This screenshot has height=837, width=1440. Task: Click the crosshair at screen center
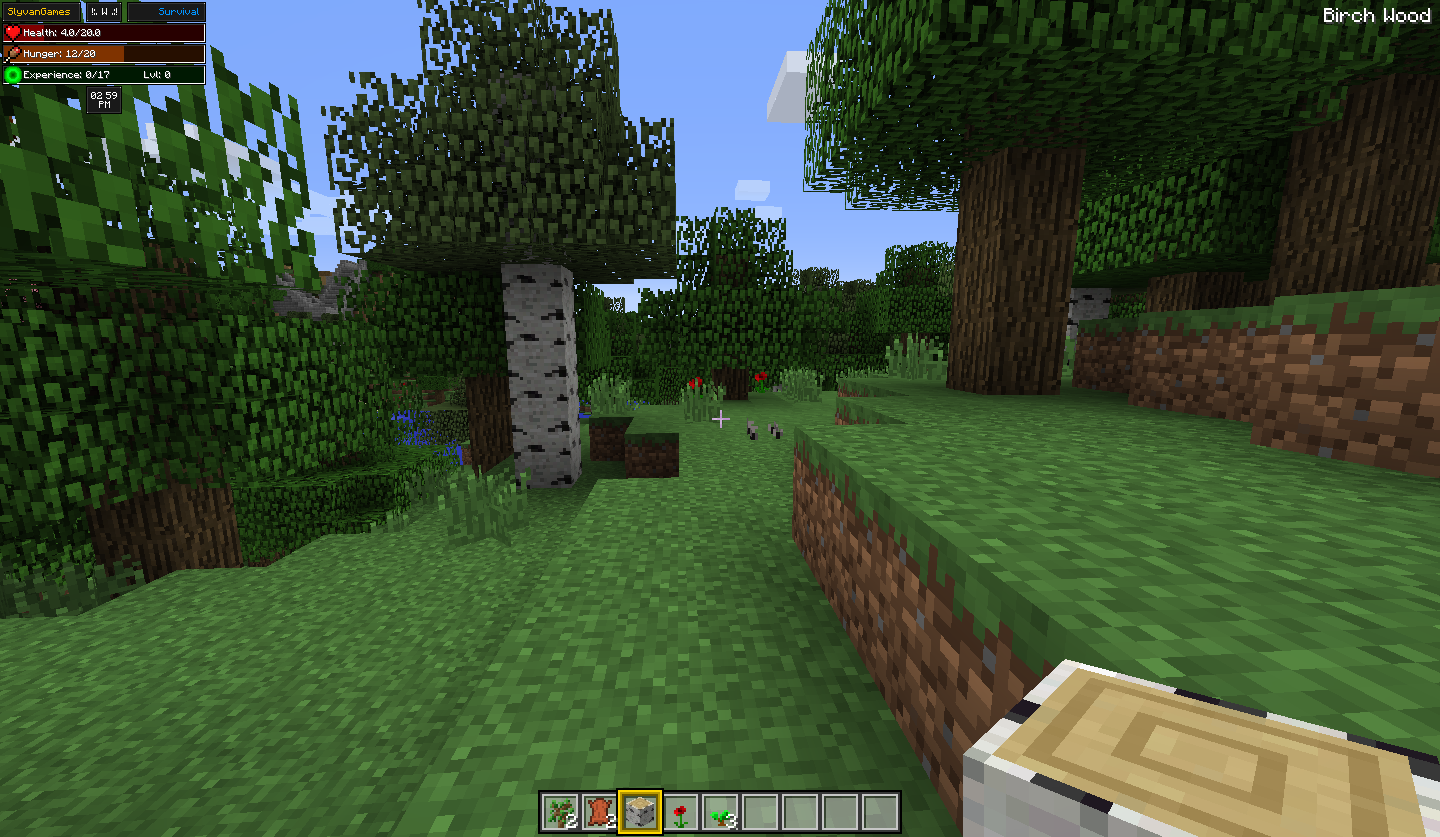(723, 419)
